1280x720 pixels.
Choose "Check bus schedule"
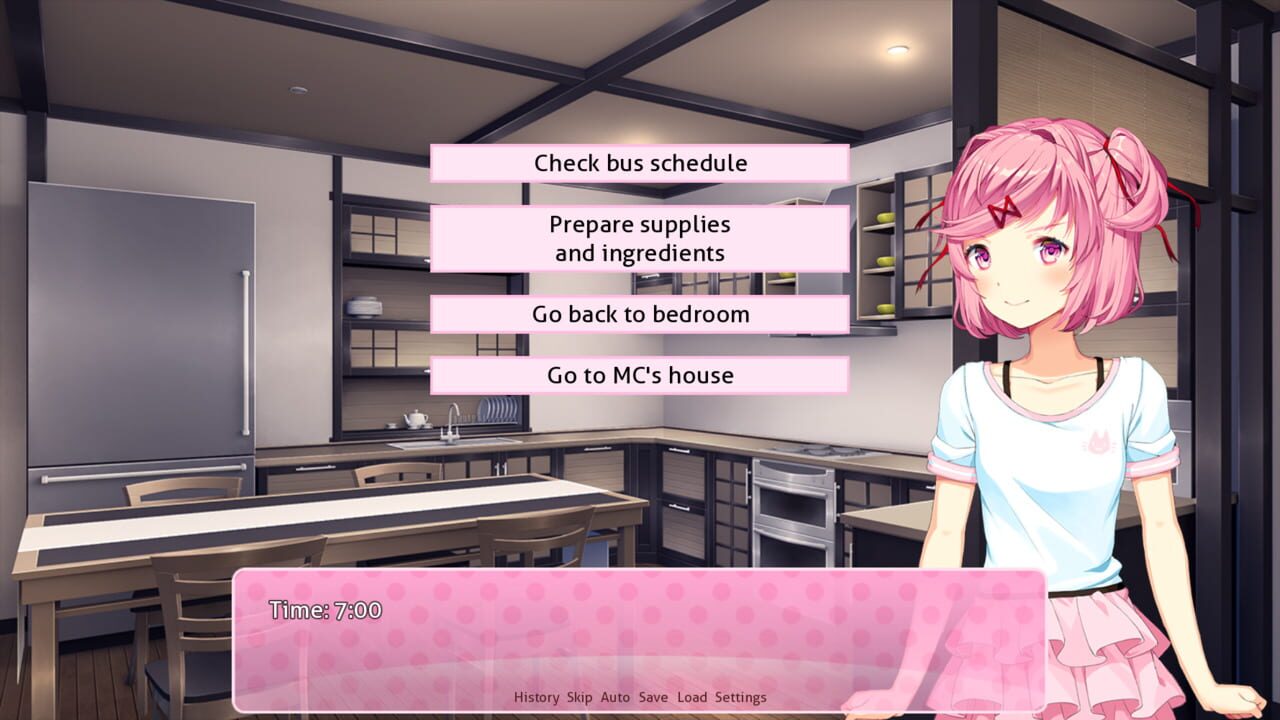coord(639,162)
